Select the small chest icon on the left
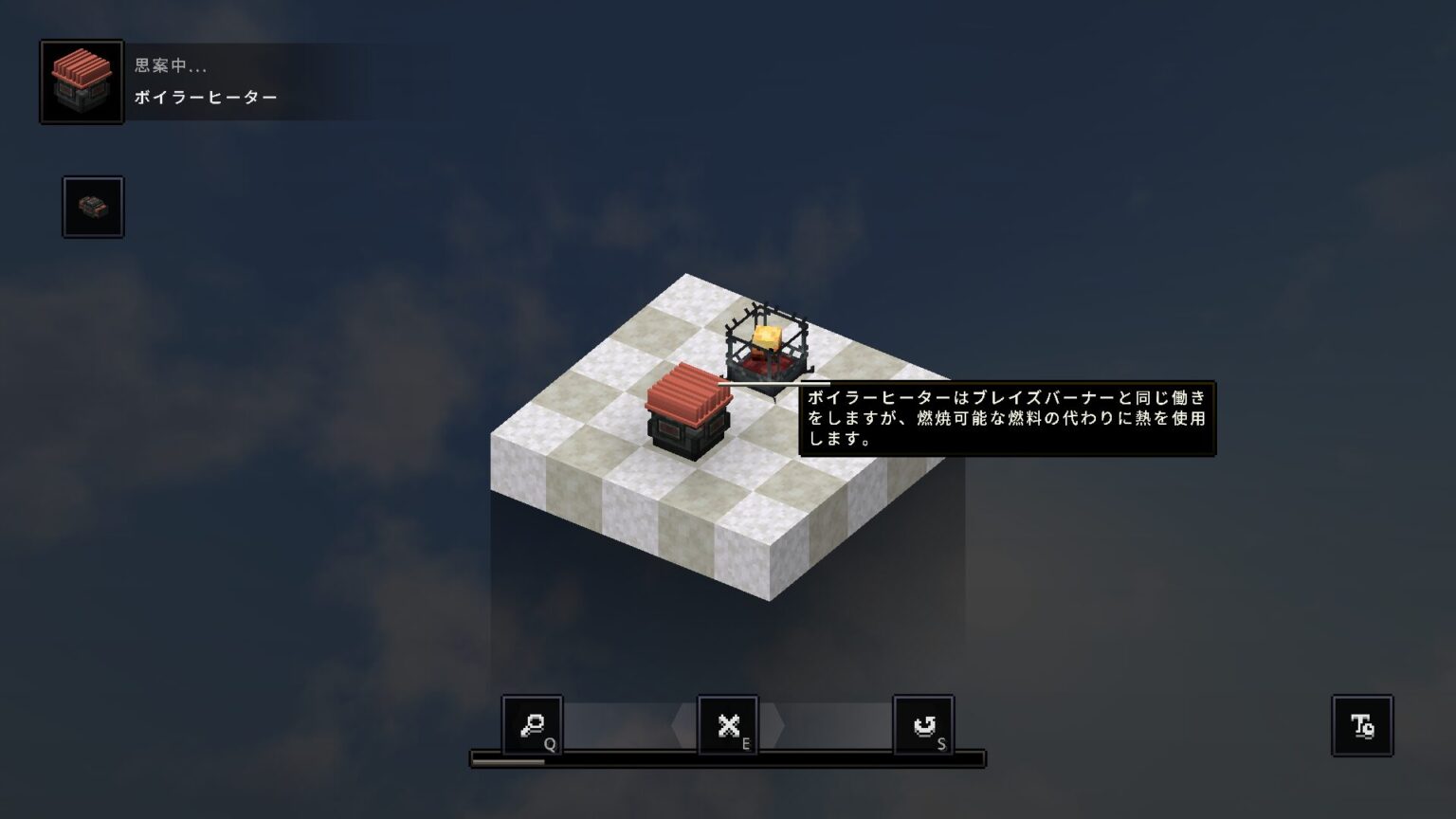 click(x=94, y=207)
